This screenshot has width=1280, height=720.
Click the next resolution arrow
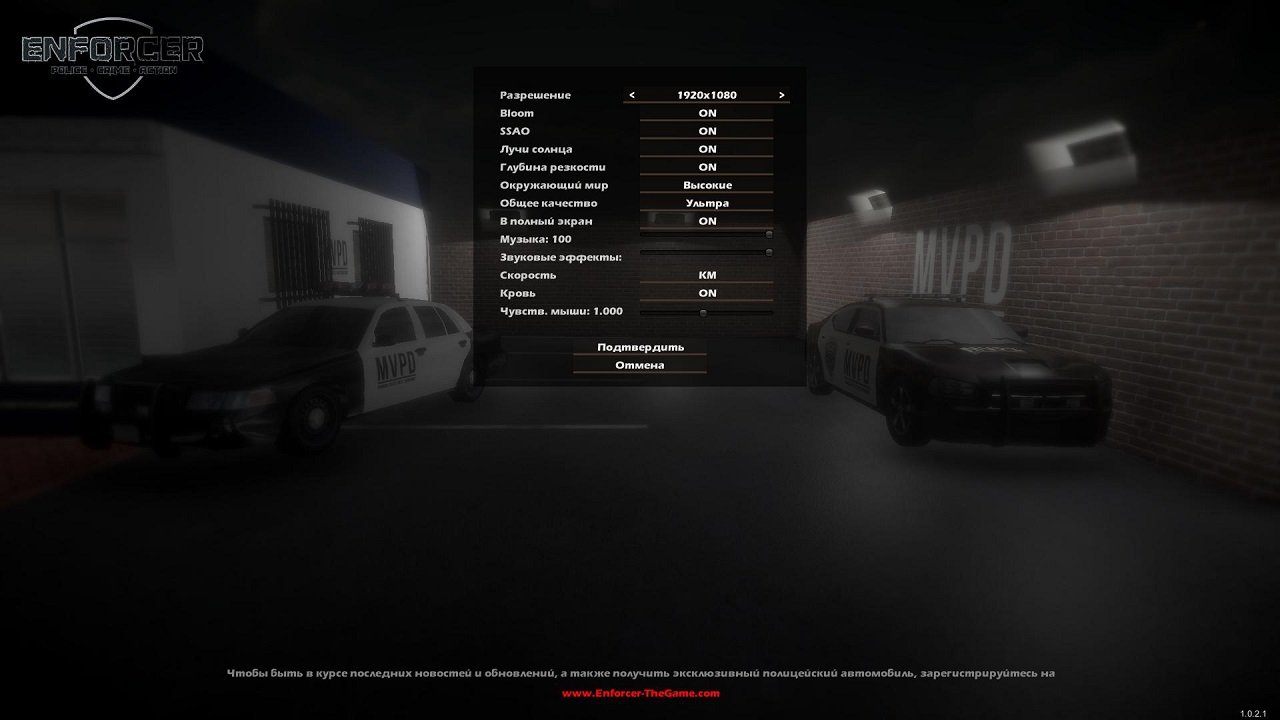coord(784,94)
